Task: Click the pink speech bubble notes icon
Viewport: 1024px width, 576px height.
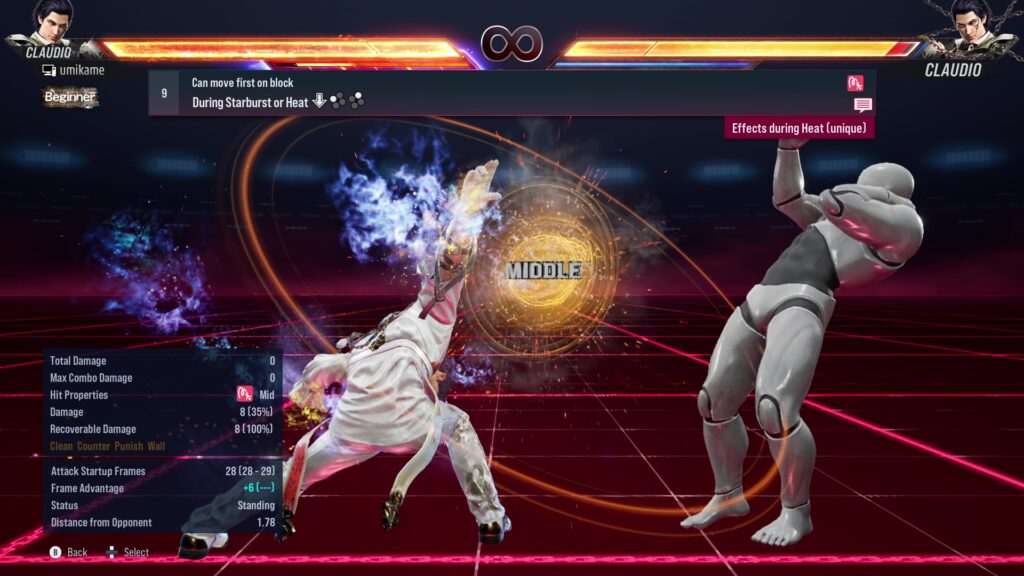Action: pos(862,105)
